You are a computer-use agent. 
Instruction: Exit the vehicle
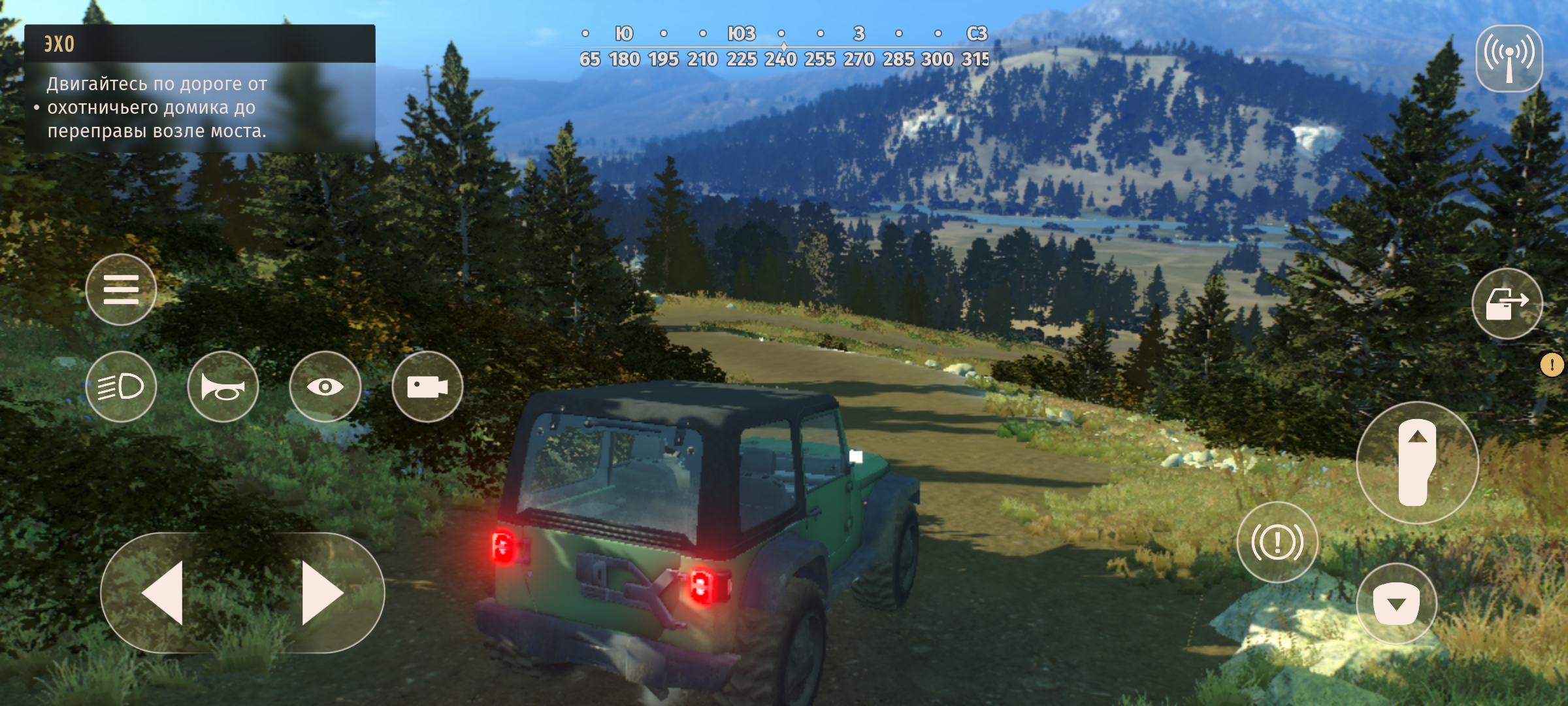point(1507,303)
